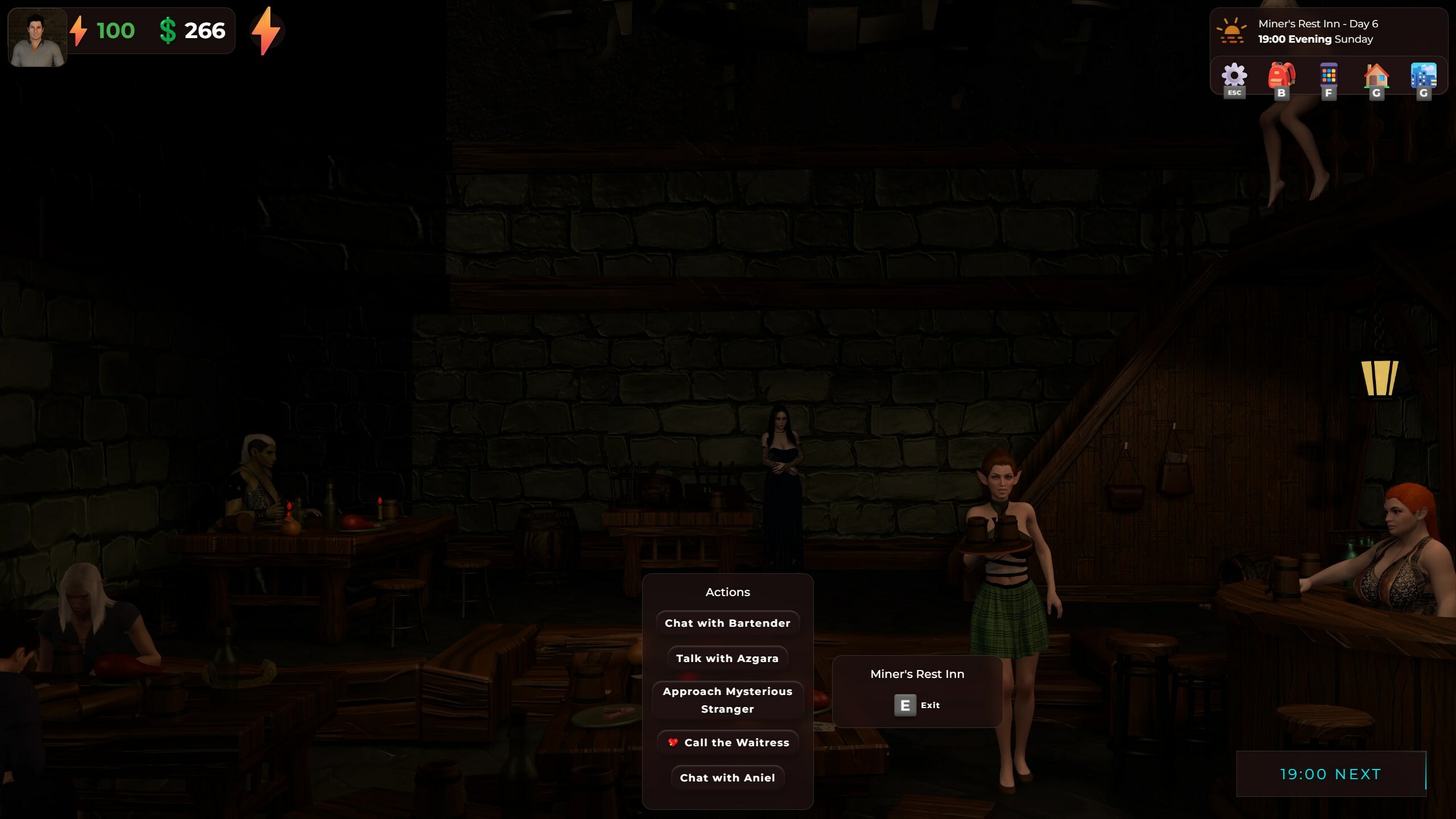
Task: Open settings via the gear icon
Action: pos(1234,77)
